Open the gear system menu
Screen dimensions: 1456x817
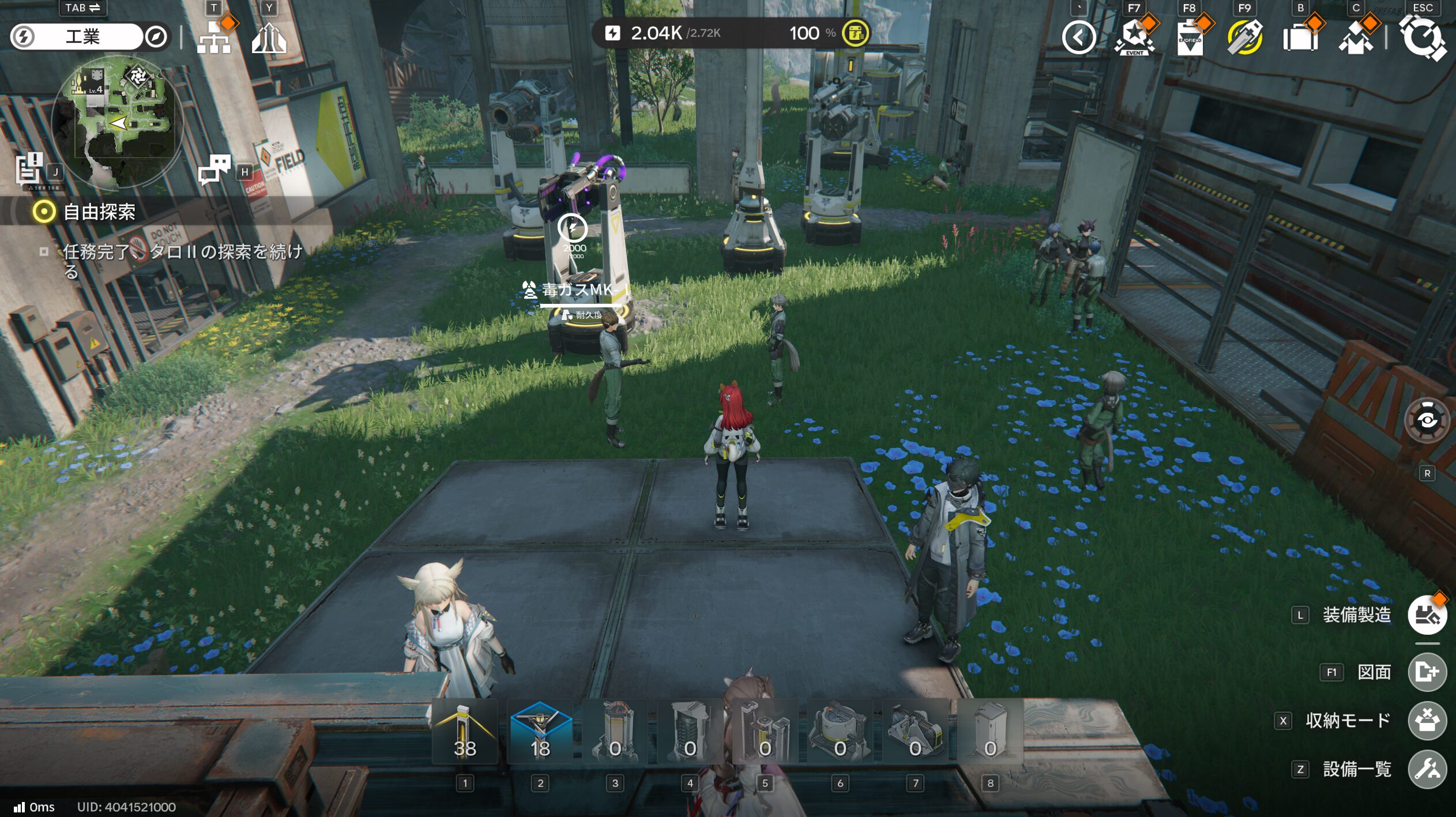[x=1423, y=38]
